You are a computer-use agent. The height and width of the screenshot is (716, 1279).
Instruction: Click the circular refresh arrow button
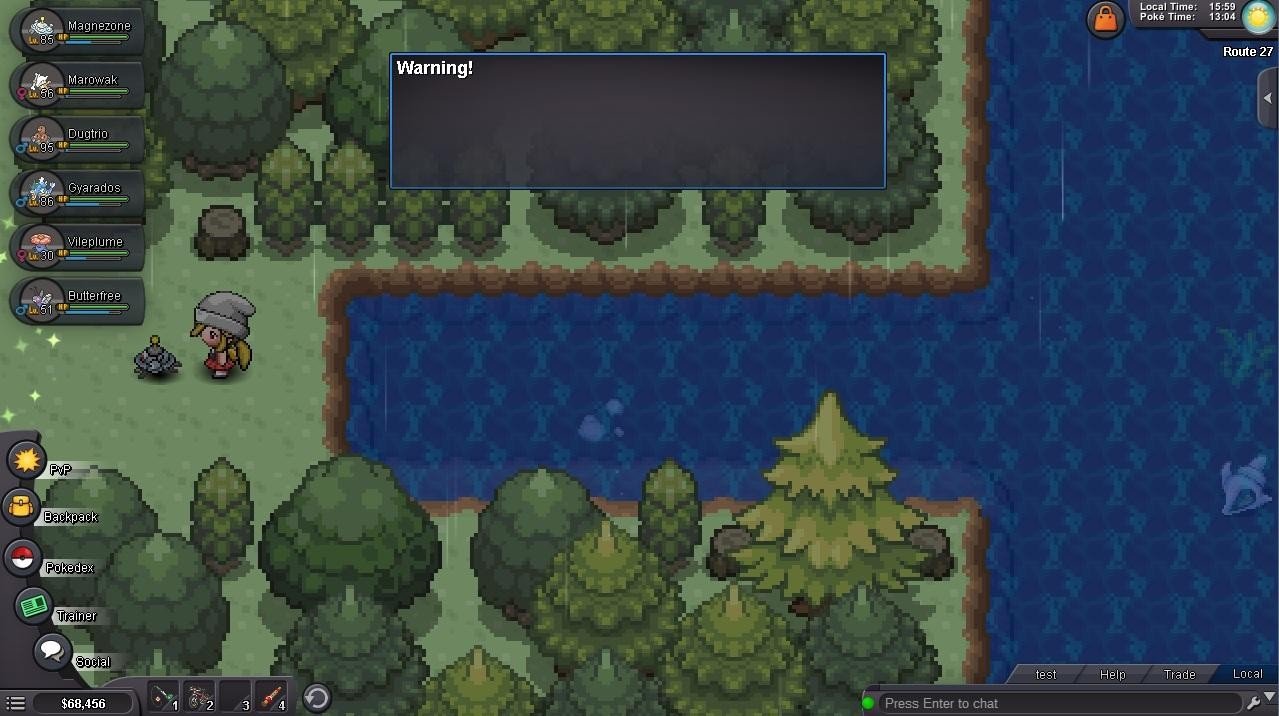point(317,697)
